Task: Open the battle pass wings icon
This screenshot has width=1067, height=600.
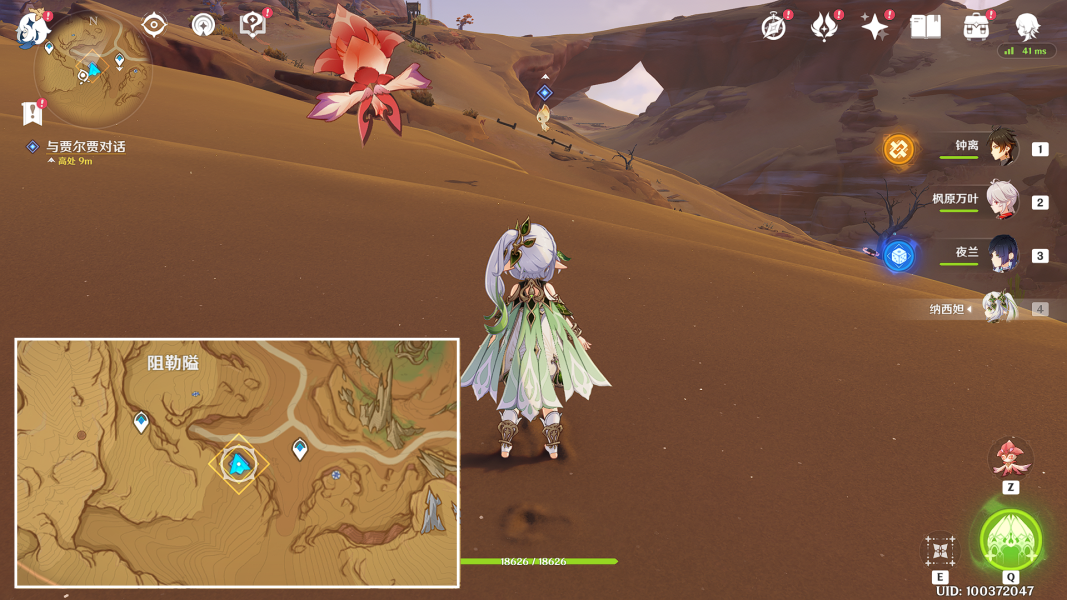Action: 824,27
